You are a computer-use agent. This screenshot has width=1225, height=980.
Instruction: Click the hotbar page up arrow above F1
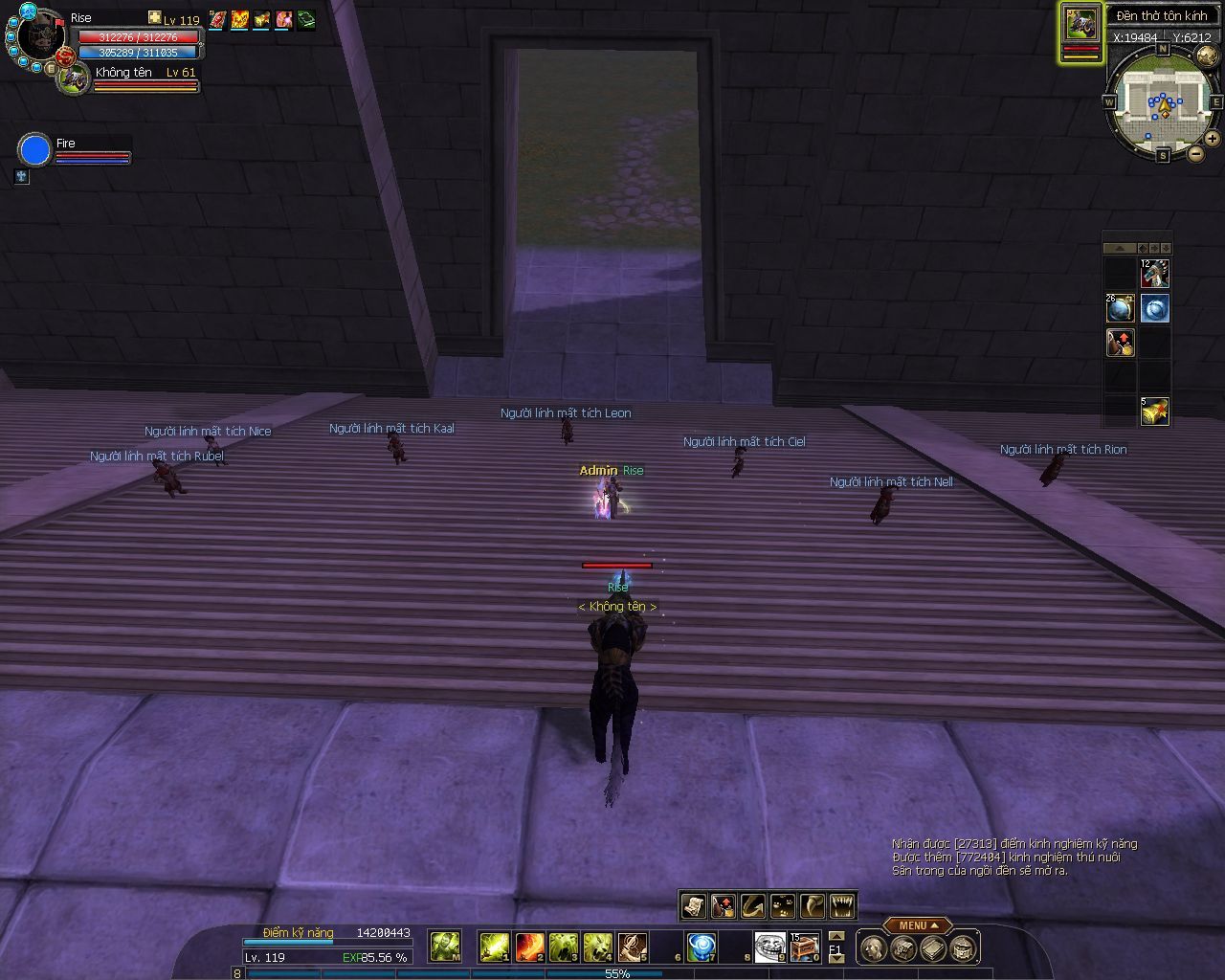(x=835, y=937)
